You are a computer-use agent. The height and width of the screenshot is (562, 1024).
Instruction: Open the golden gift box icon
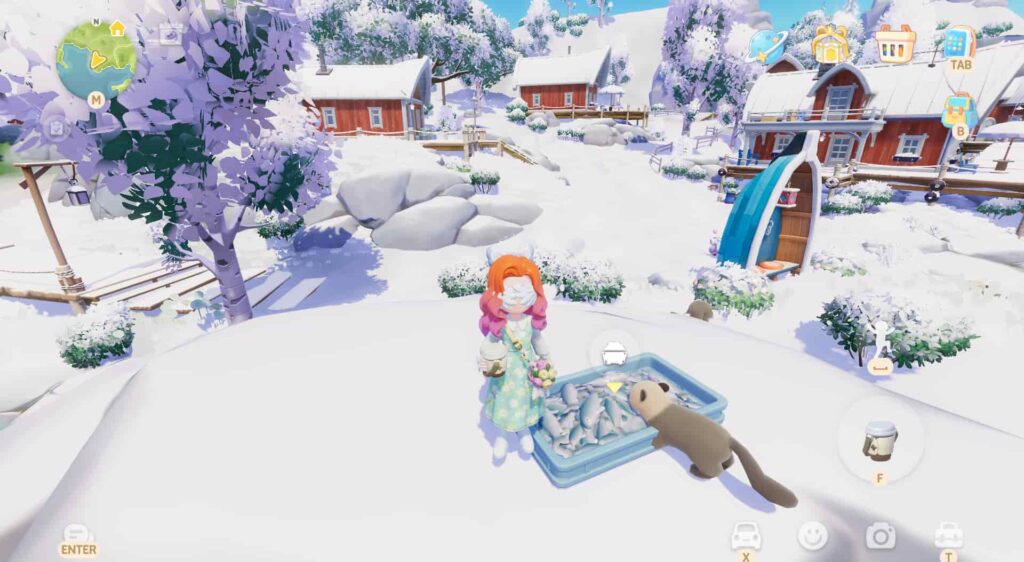tap(830, 44)
